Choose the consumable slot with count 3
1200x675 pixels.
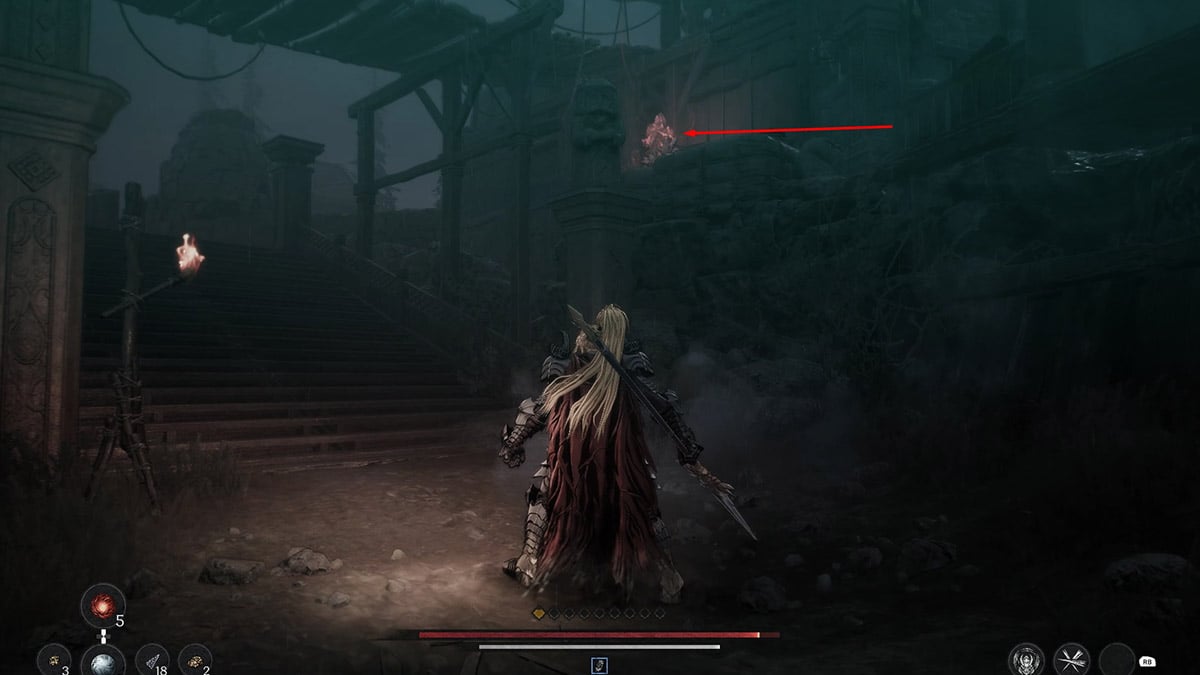click(52, 661)
